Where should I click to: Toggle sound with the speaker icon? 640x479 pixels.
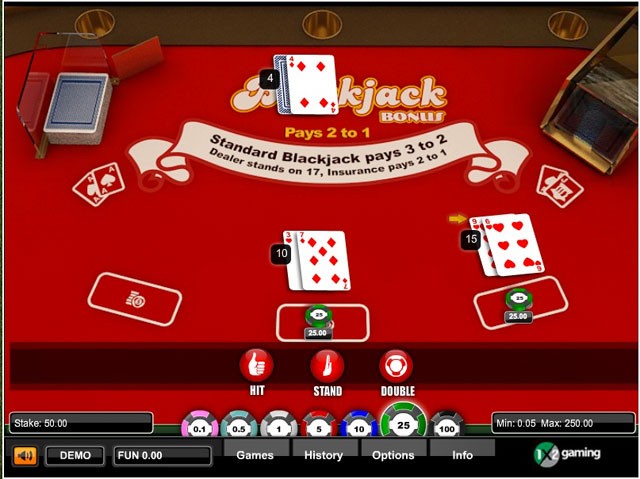coord(25,456)
